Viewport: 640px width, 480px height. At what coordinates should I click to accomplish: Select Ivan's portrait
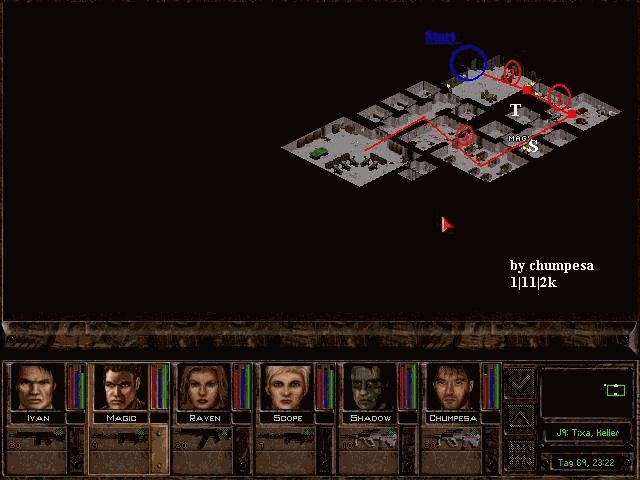point(38,388)
